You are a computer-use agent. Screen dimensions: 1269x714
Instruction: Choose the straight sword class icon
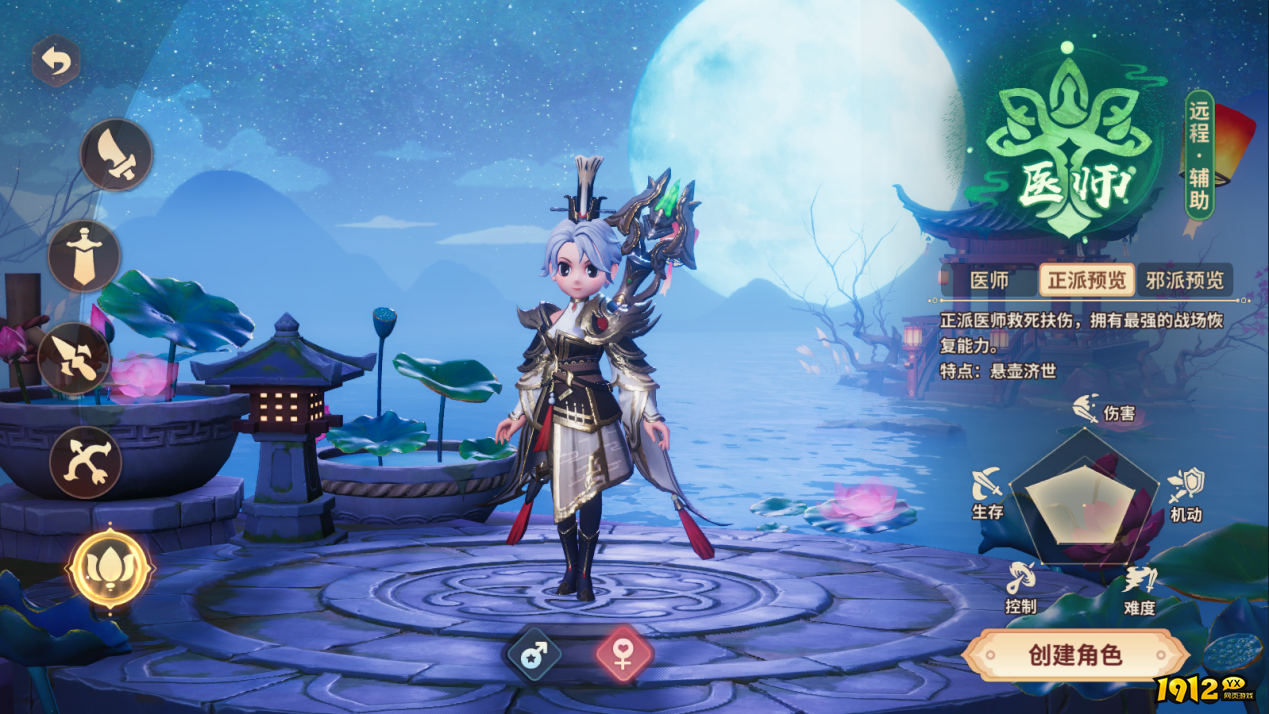[x=84, y=257]
